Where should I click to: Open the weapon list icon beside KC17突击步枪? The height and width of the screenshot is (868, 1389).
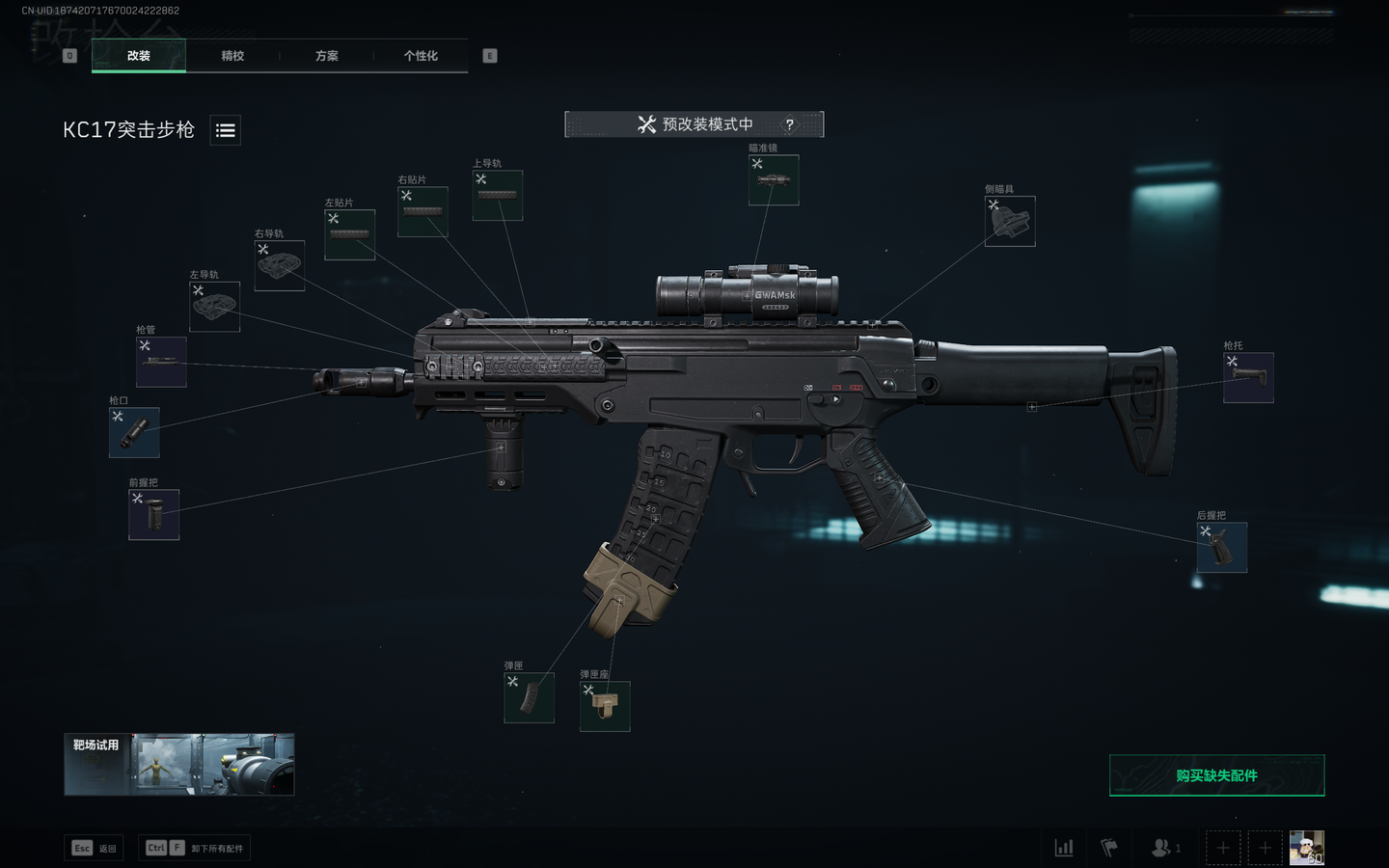coord(225,130)
